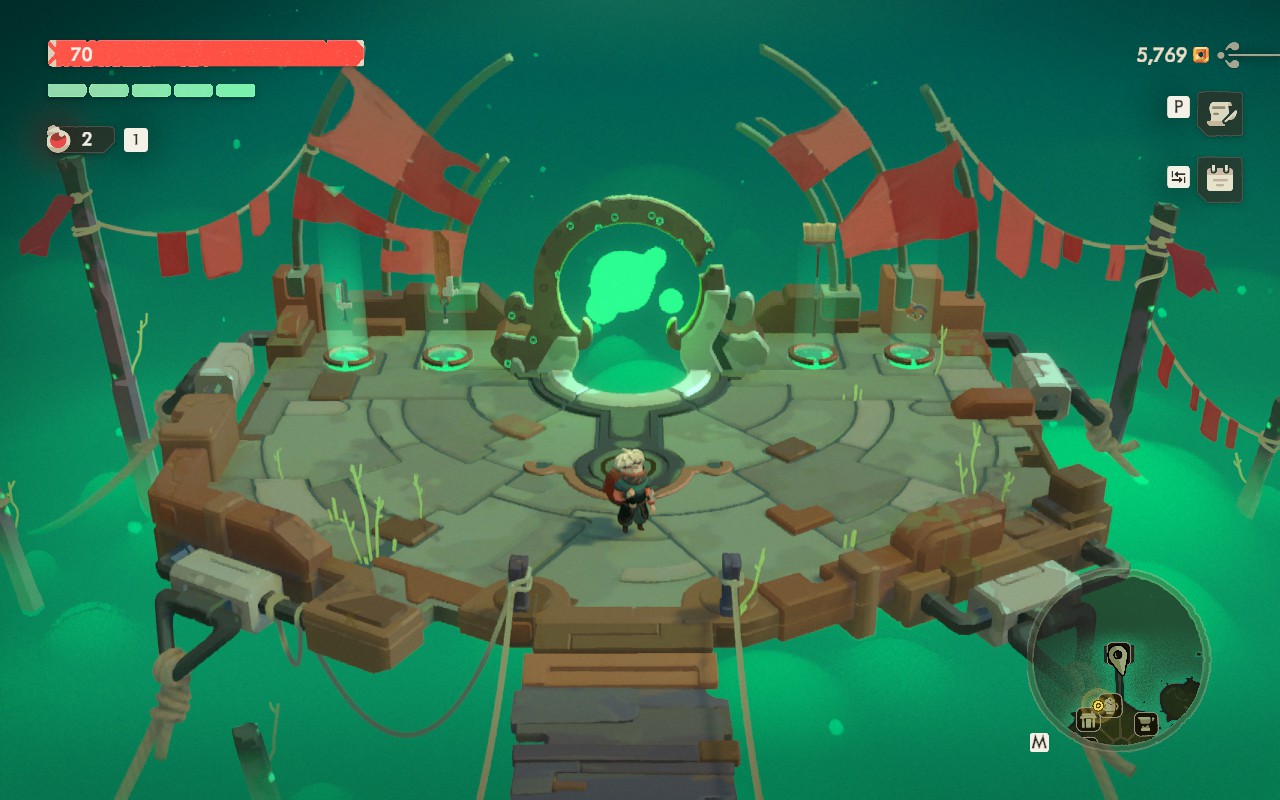Screen dimensions: 1280x800
Task: Open the calendar icon
Action: (x=1219, y=179)
